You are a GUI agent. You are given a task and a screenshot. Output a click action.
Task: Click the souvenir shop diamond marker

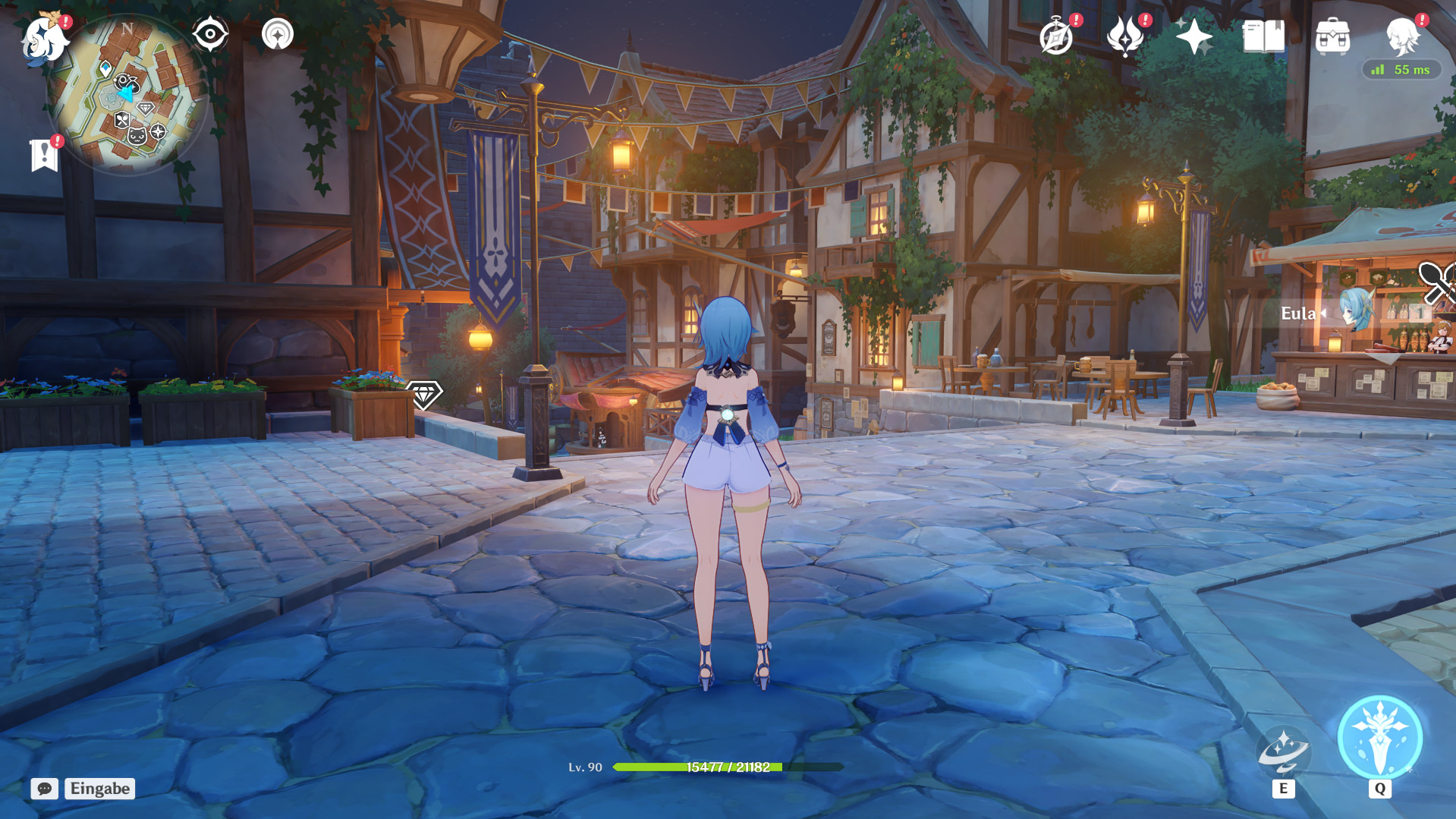click(x=426, y=396)
